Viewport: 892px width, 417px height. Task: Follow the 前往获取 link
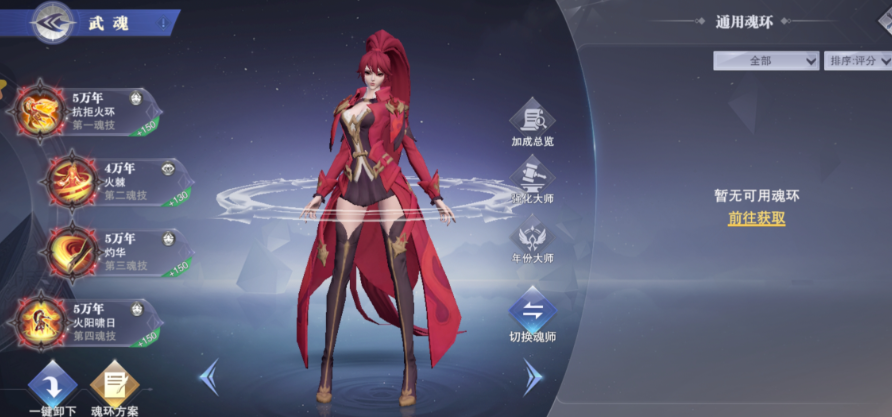[x=756, y=218]
